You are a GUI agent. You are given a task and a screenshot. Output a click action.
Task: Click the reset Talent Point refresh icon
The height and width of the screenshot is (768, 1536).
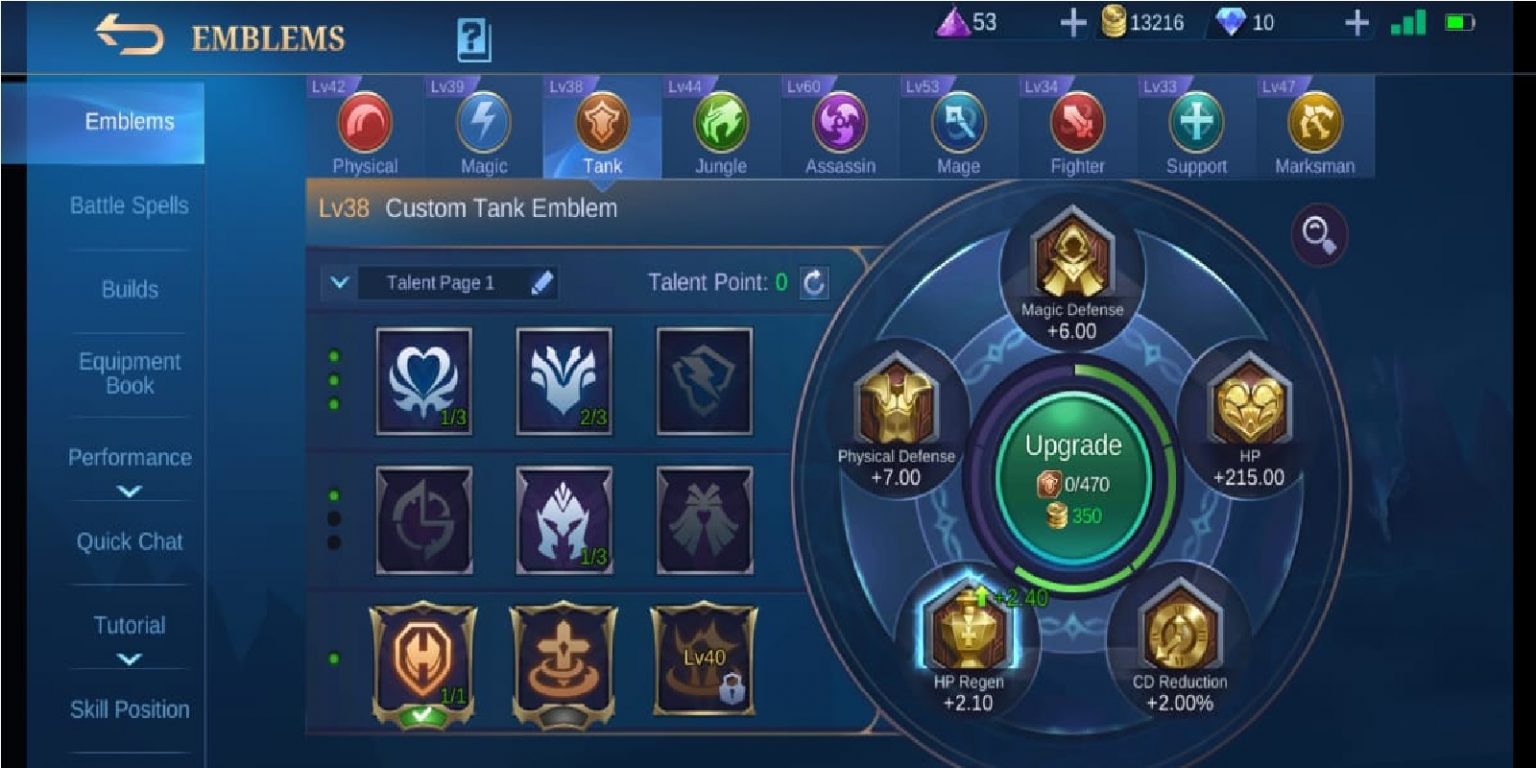814,283
